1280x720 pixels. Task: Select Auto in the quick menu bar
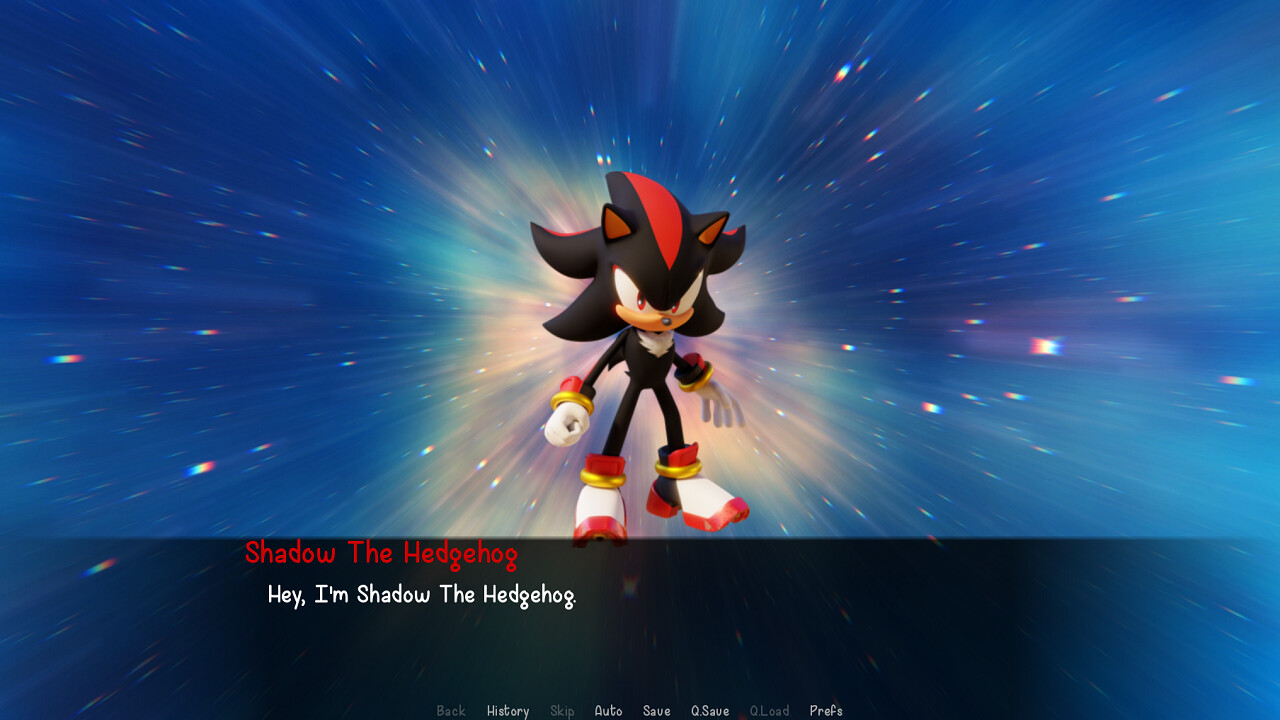click(609, 710)
